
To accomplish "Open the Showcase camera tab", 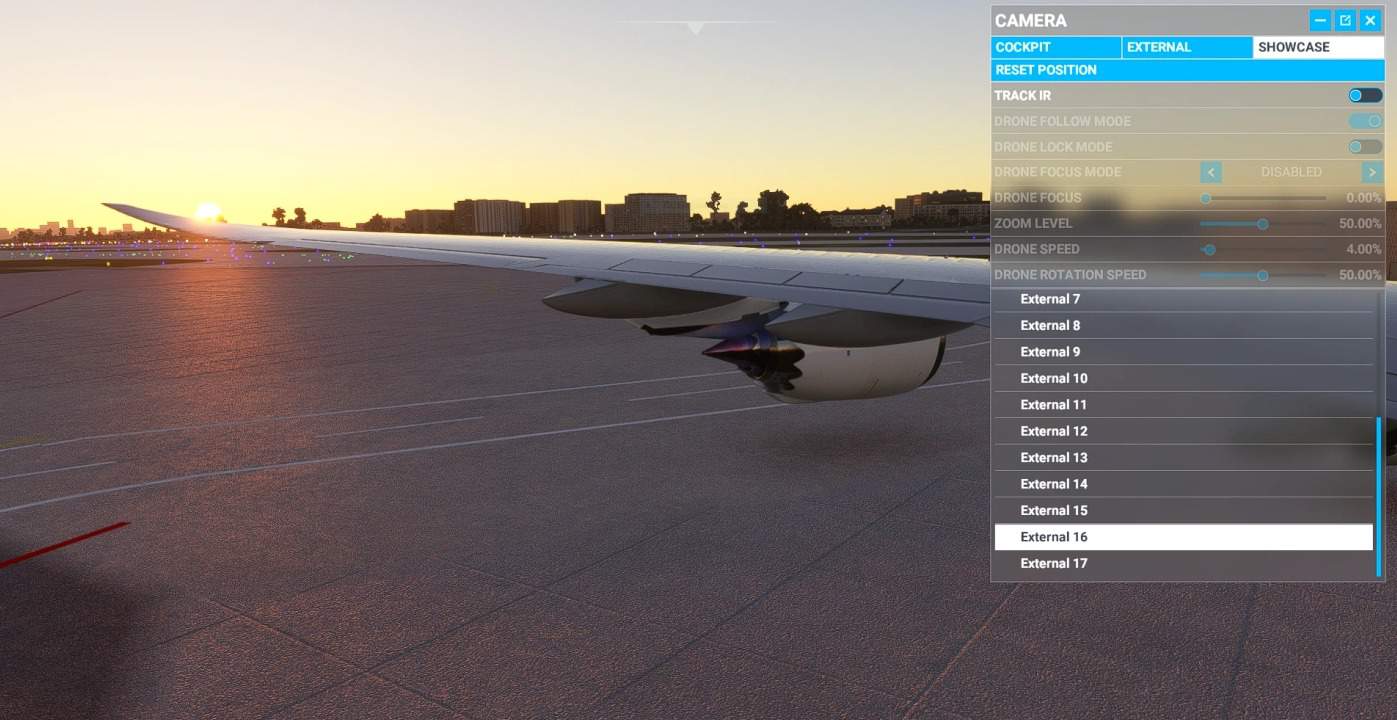I will coord(1318,47).
